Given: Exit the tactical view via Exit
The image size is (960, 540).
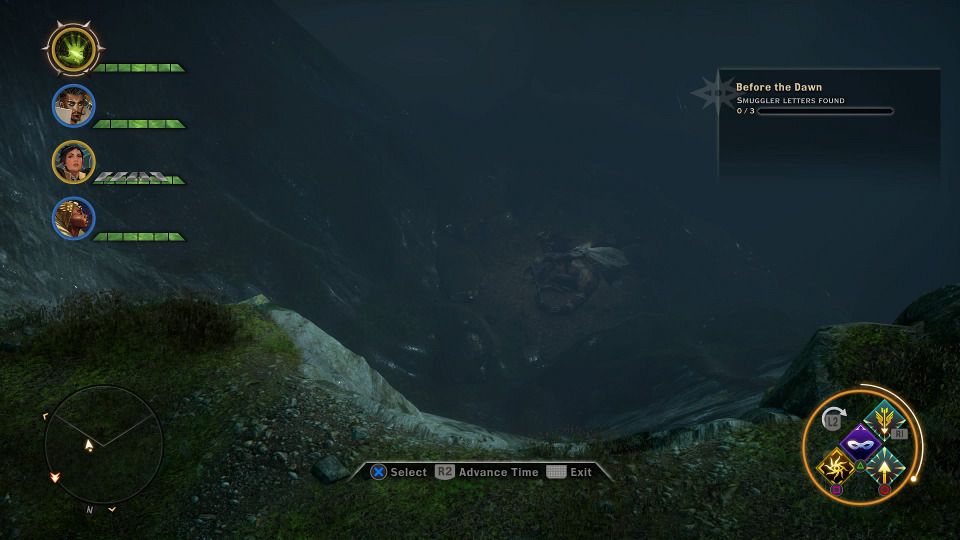Looking at the screenshot, I should coord(570,472).
